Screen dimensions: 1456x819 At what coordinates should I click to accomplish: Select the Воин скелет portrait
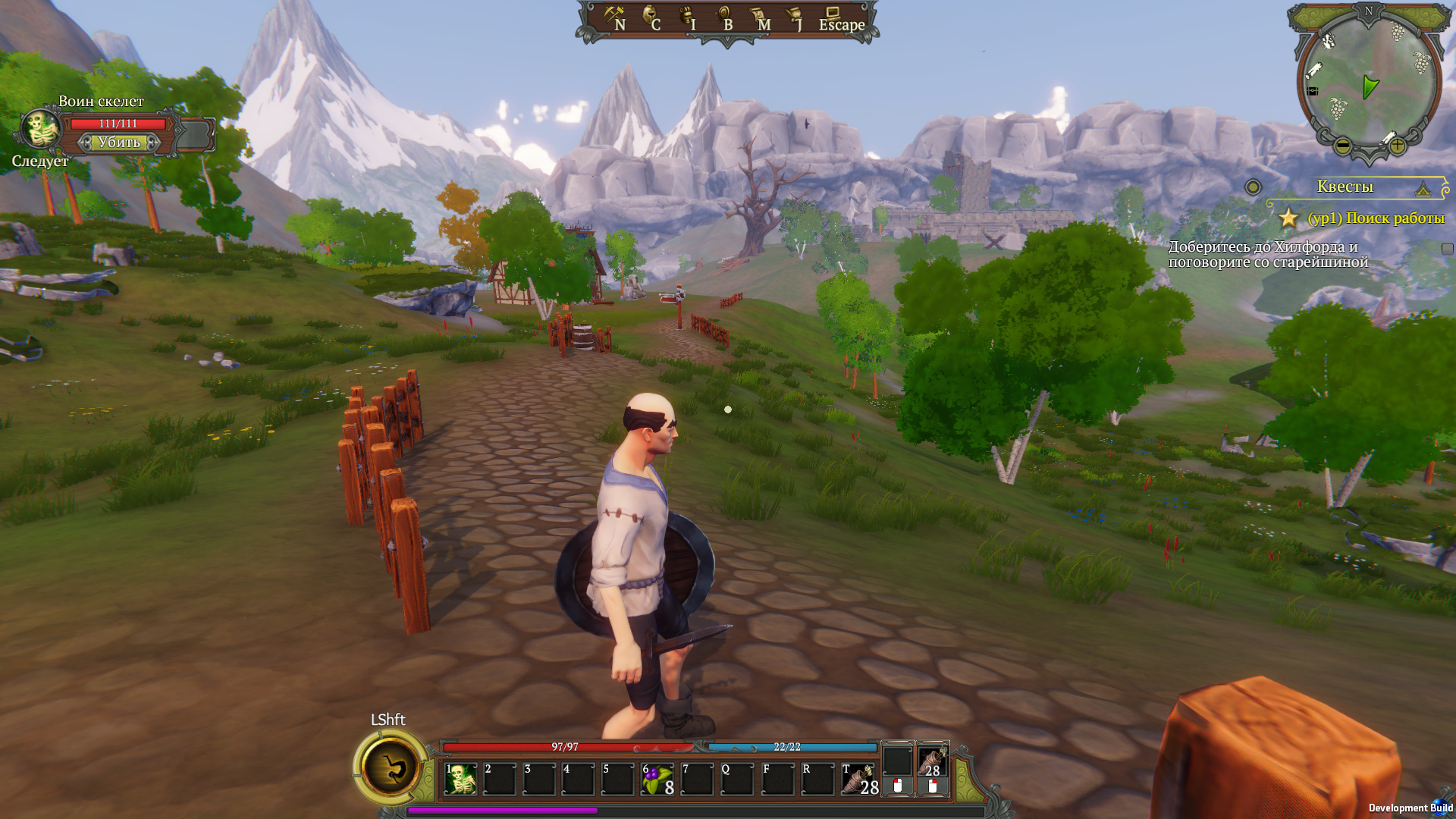(x=40, y=129)
